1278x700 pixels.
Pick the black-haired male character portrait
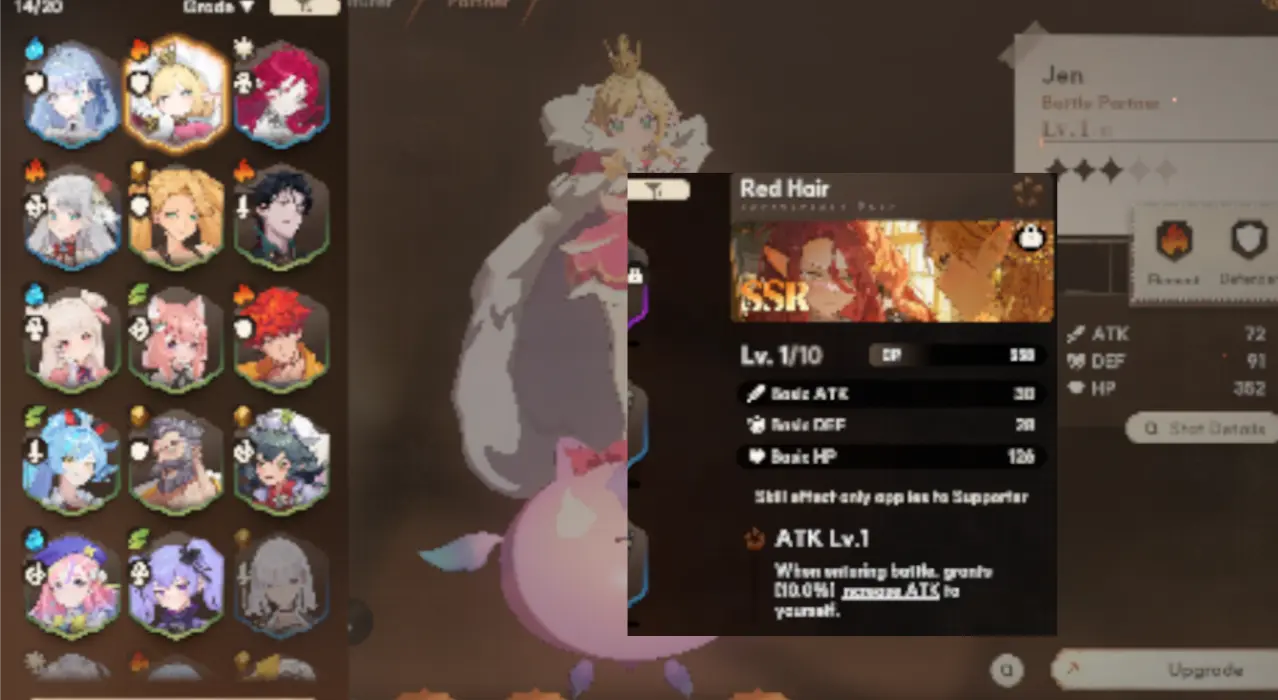click(x=280, y=217)
